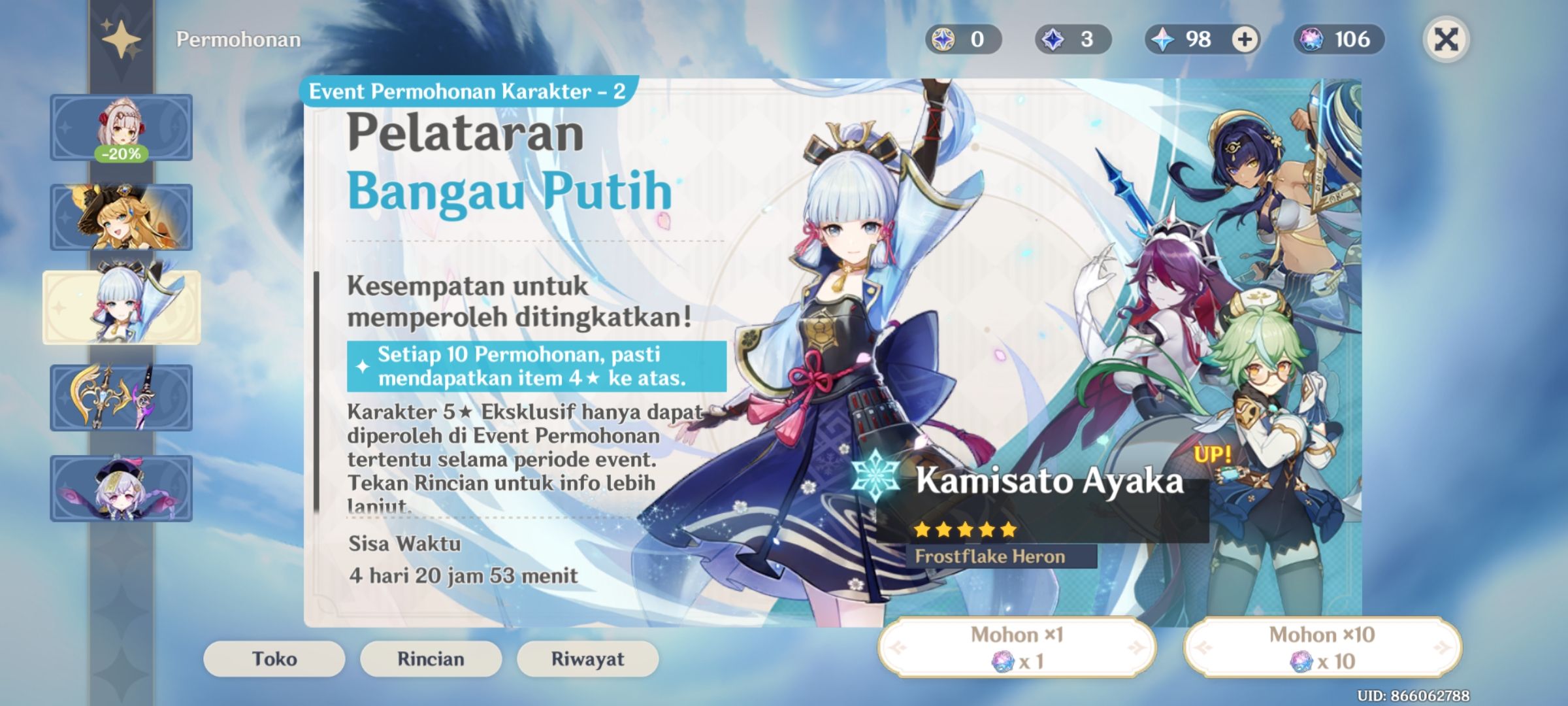Click the Paimon wish star icon

121,41
